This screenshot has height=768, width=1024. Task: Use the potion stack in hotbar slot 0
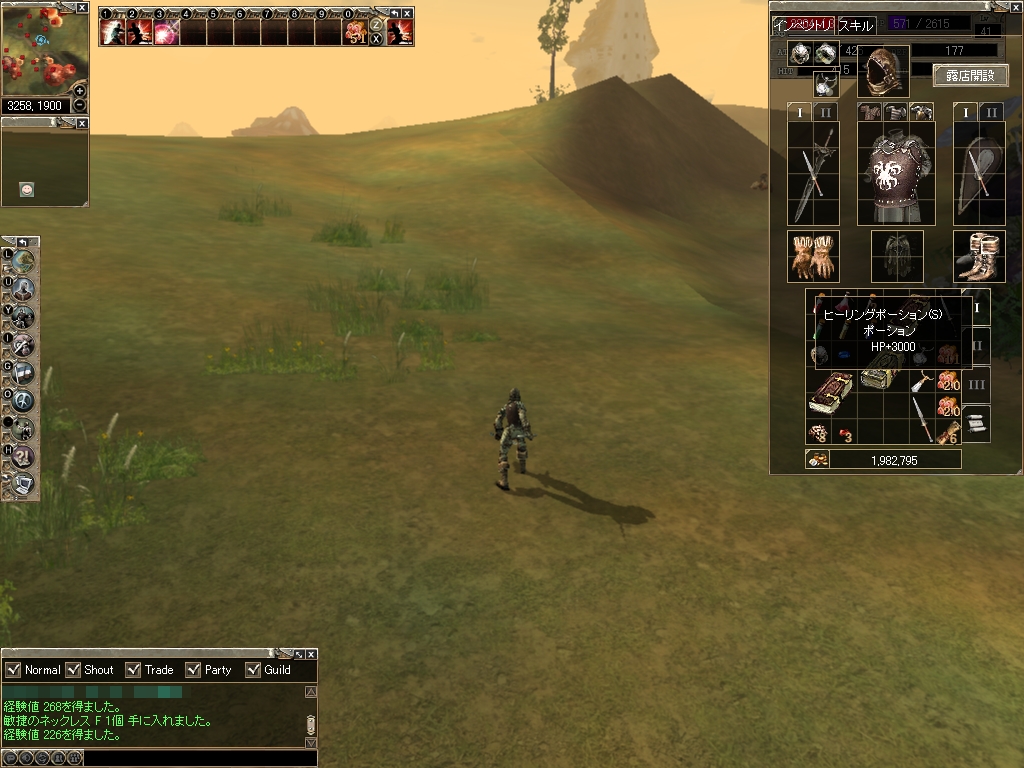point(355,32)
